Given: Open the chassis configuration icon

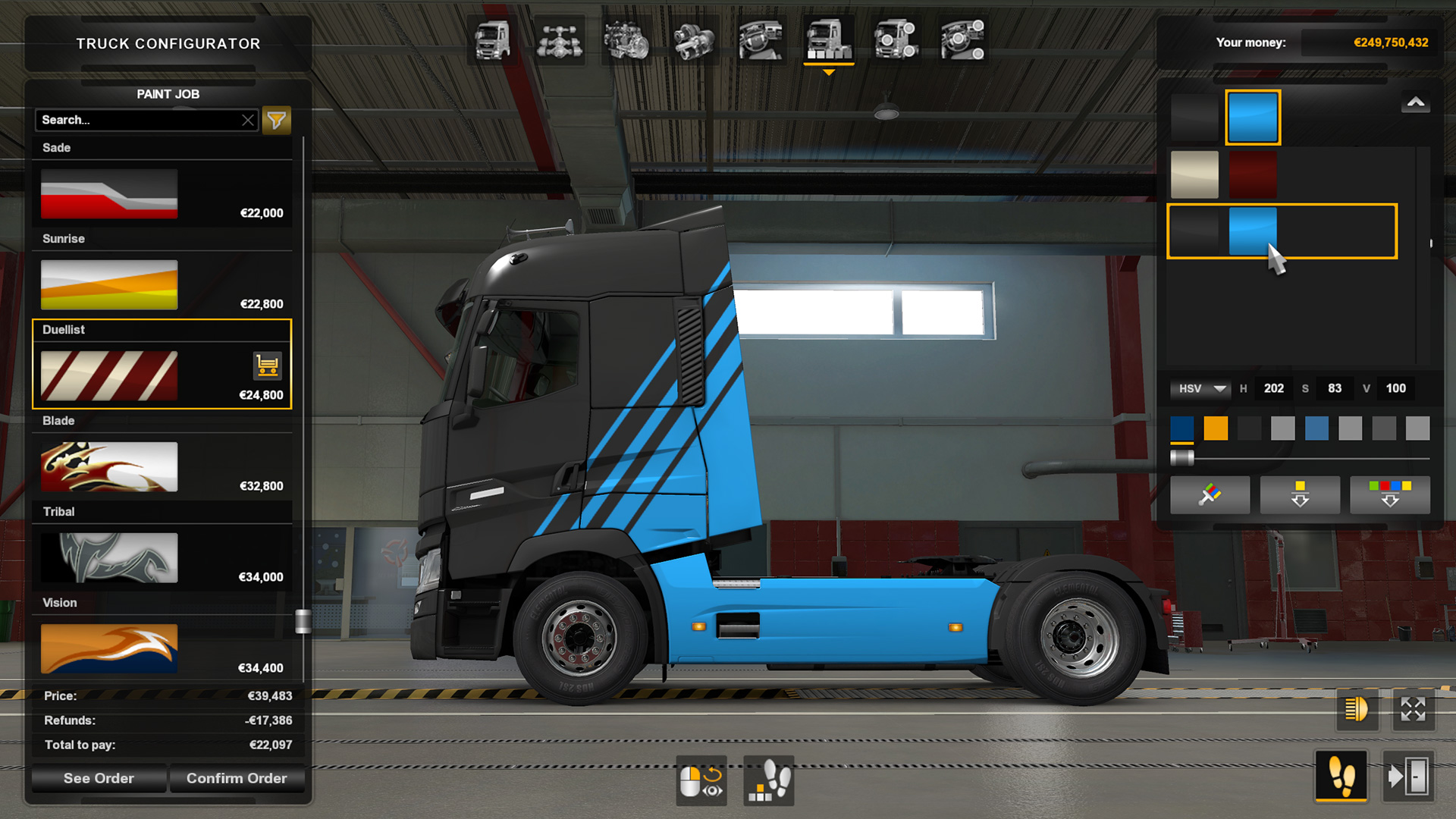Looking at the screenshot, I should point(559,39).
